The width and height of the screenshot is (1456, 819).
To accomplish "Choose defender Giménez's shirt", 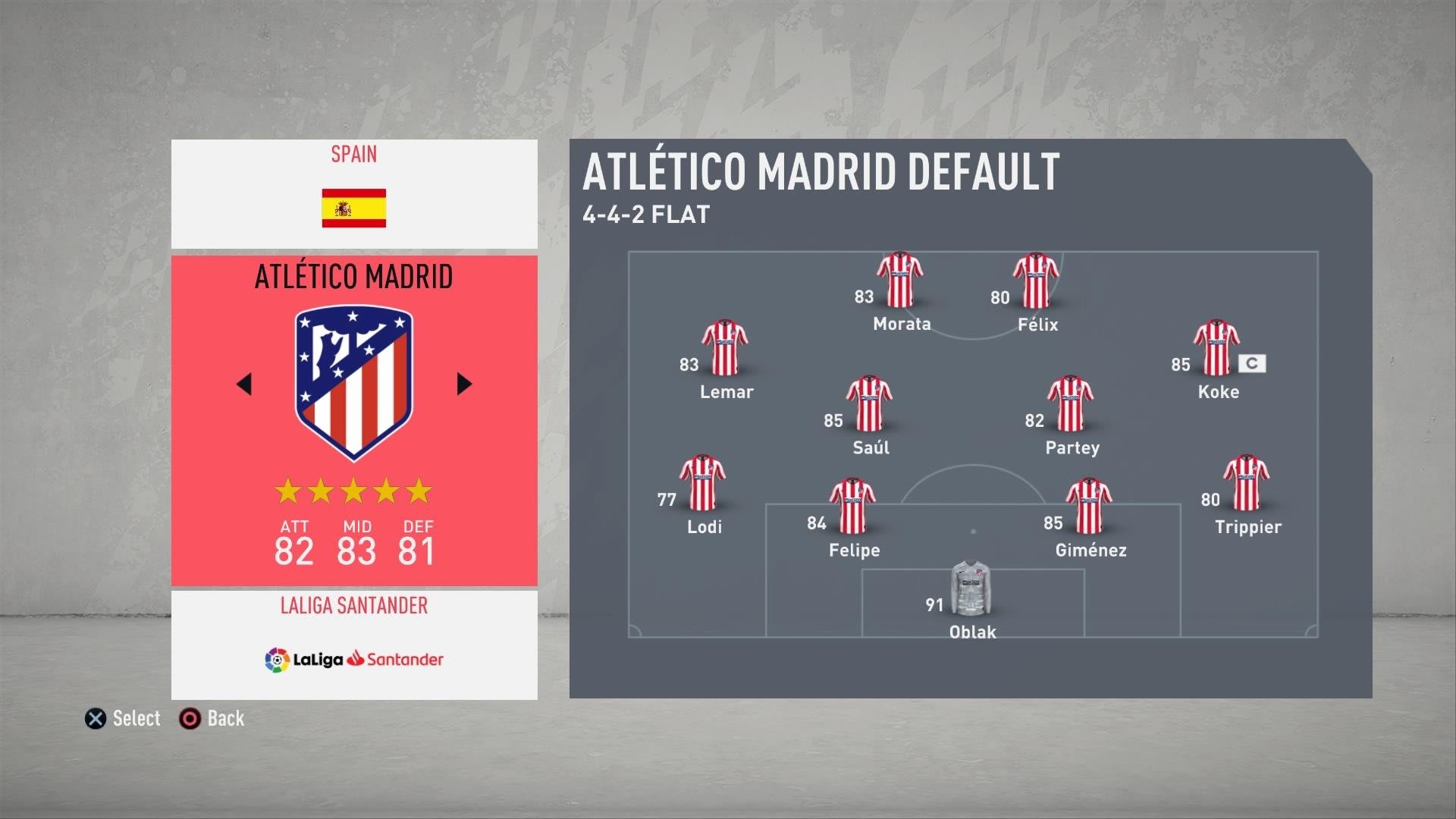I will click(x=1089, y=507).
